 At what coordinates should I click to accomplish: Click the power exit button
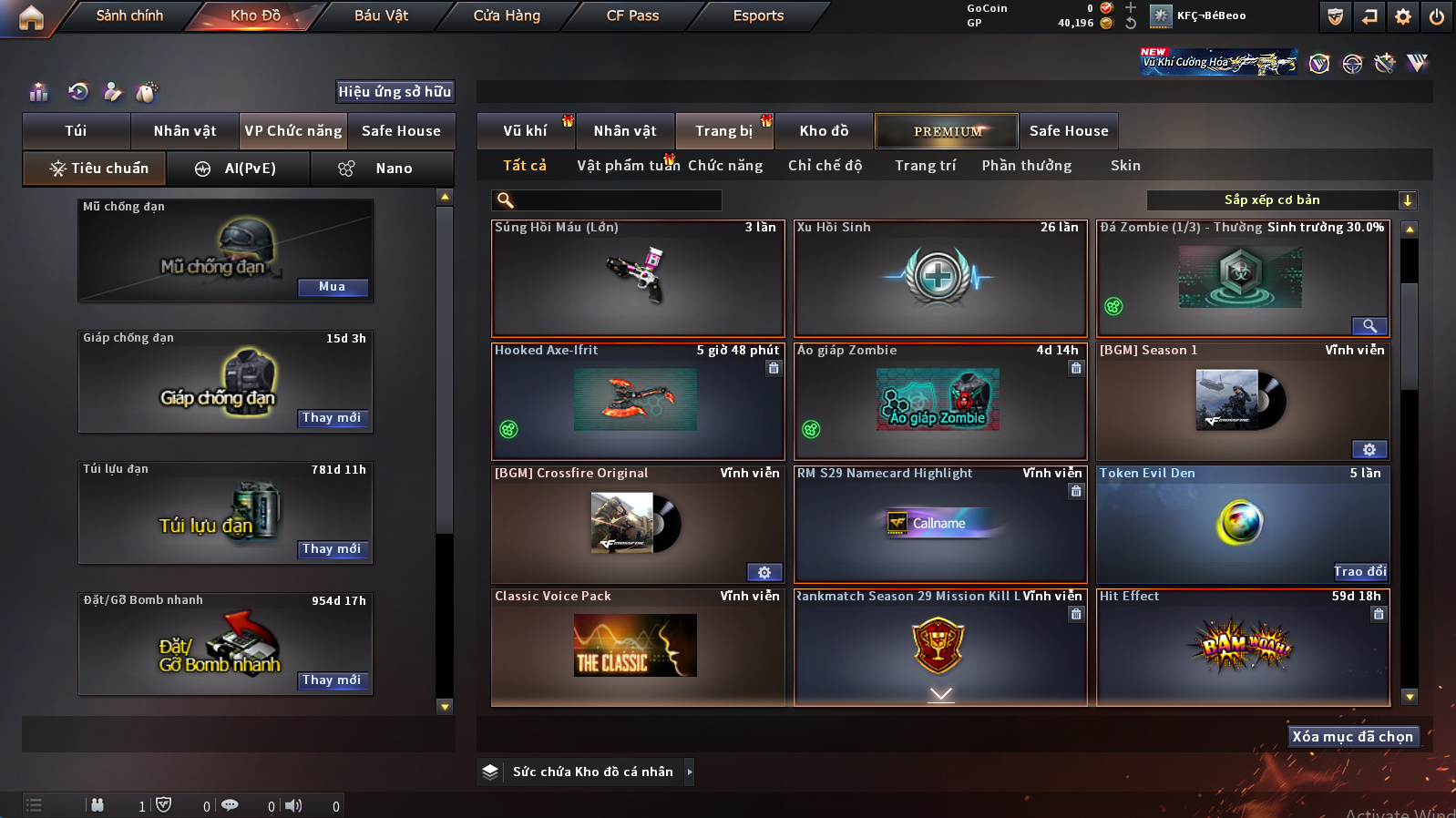pos(1437,16)
